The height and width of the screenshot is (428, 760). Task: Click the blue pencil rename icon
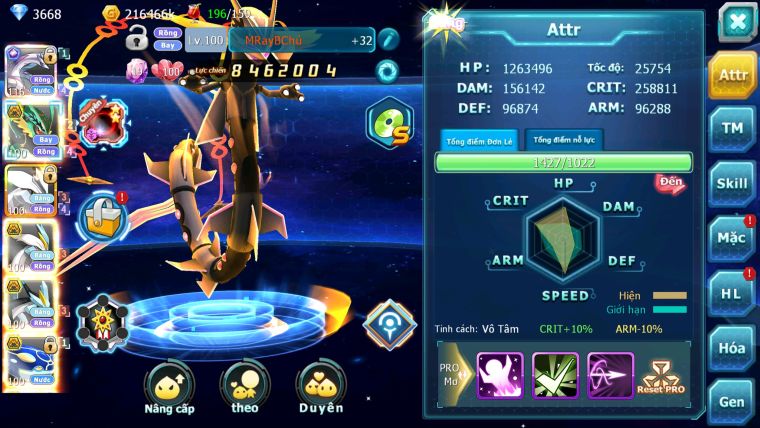[x=388, y=40]
